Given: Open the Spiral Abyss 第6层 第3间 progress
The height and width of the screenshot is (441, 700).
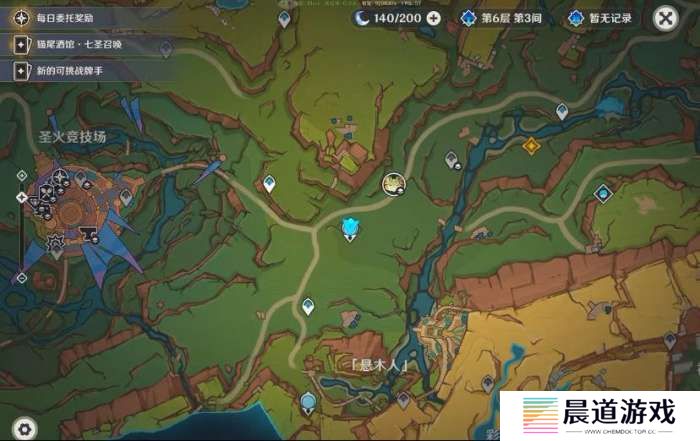Looking at the screenshot, I should point(502,18).
